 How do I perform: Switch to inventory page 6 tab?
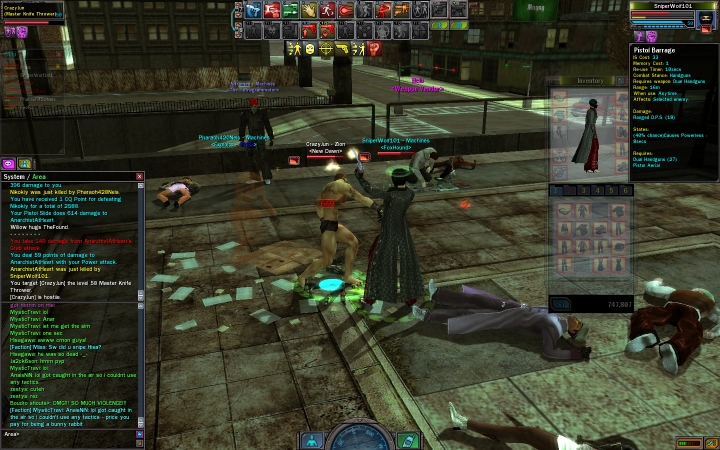point(627,190)
